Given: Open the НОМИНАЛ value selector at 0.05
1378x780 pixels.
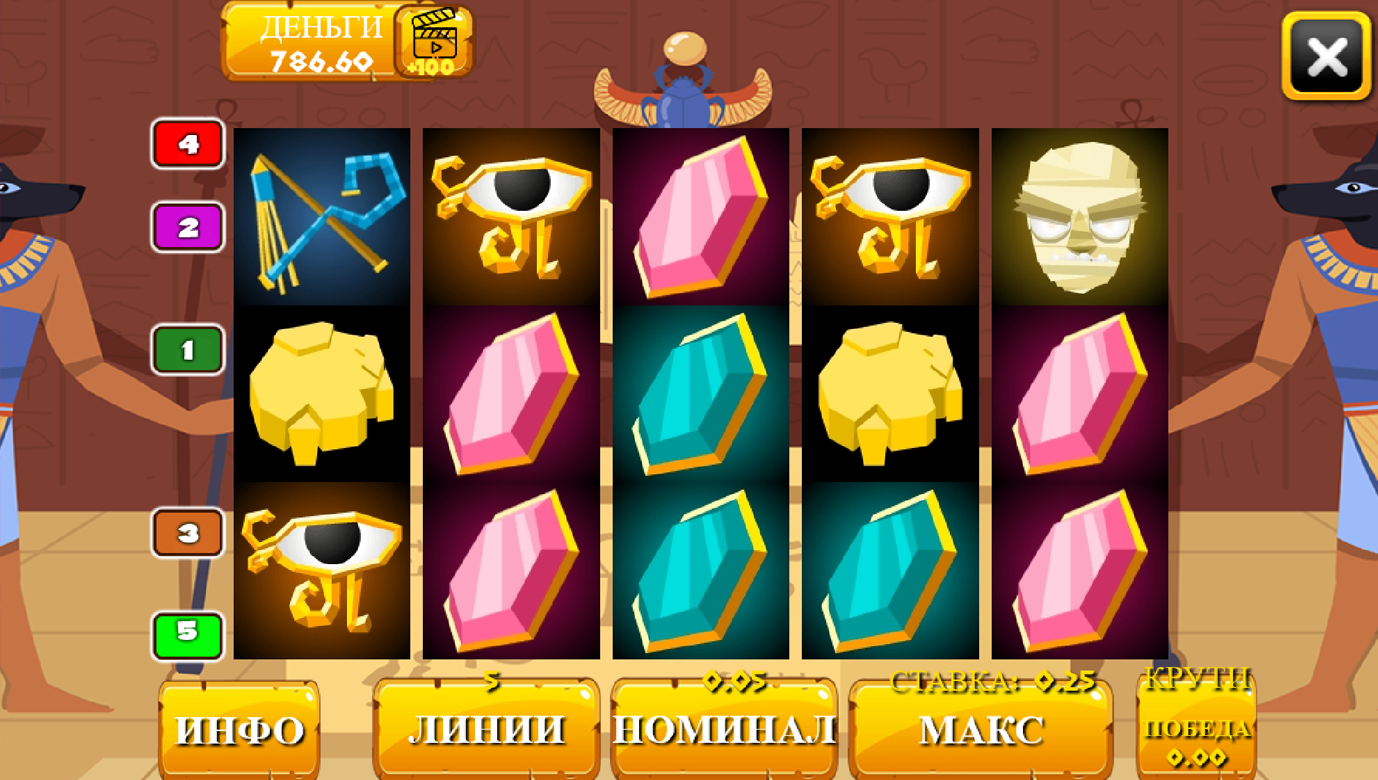Looking at the screenshot, I should [x=723, y=730].
